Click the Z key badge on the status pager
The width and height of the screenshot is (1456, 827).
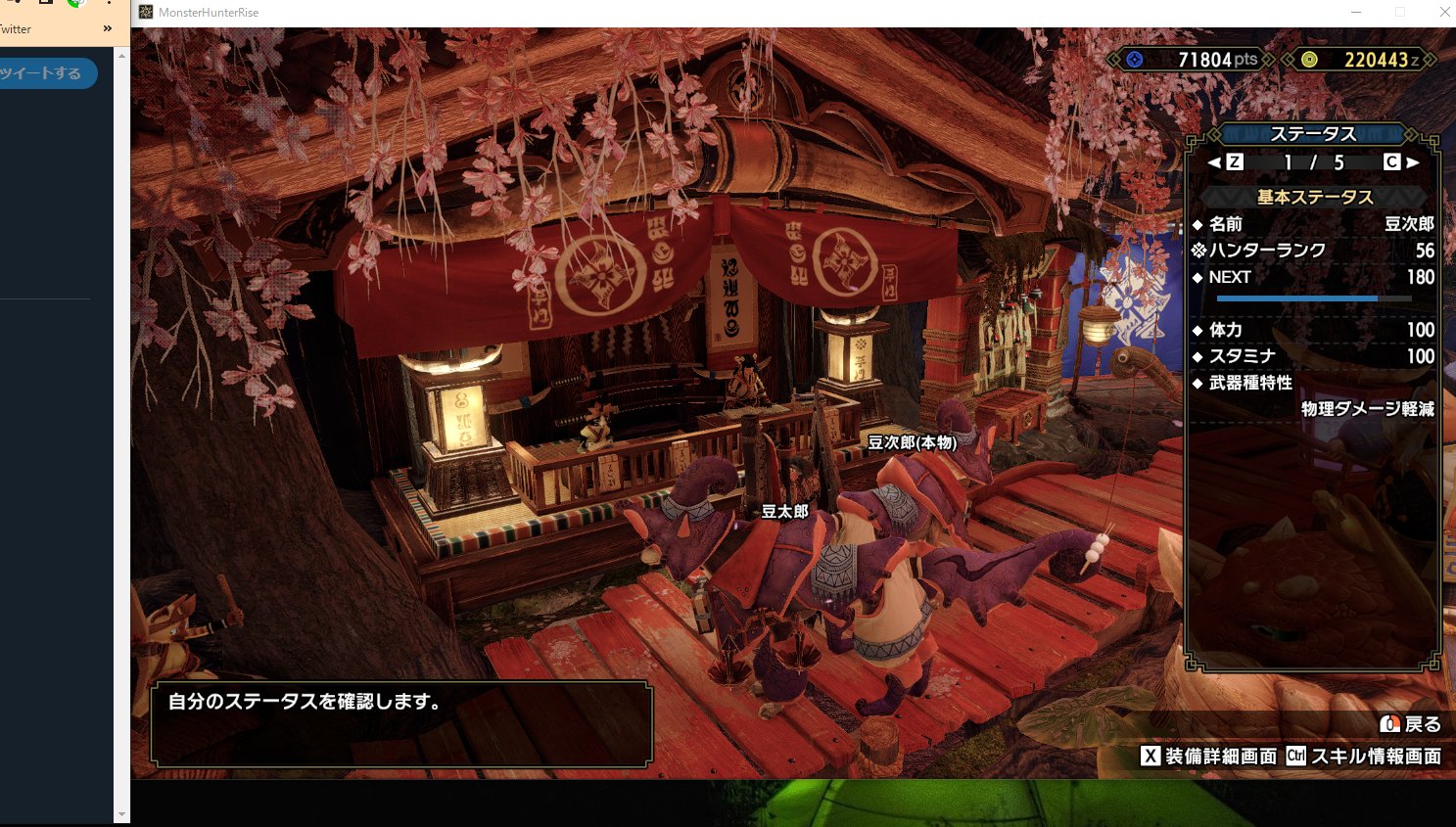[1233, 161]
